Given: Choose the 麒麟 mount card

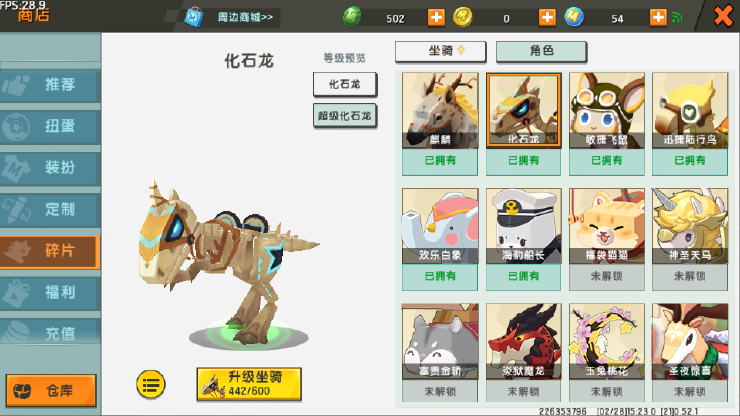Looking at the screenshot, I should (440, 120).
